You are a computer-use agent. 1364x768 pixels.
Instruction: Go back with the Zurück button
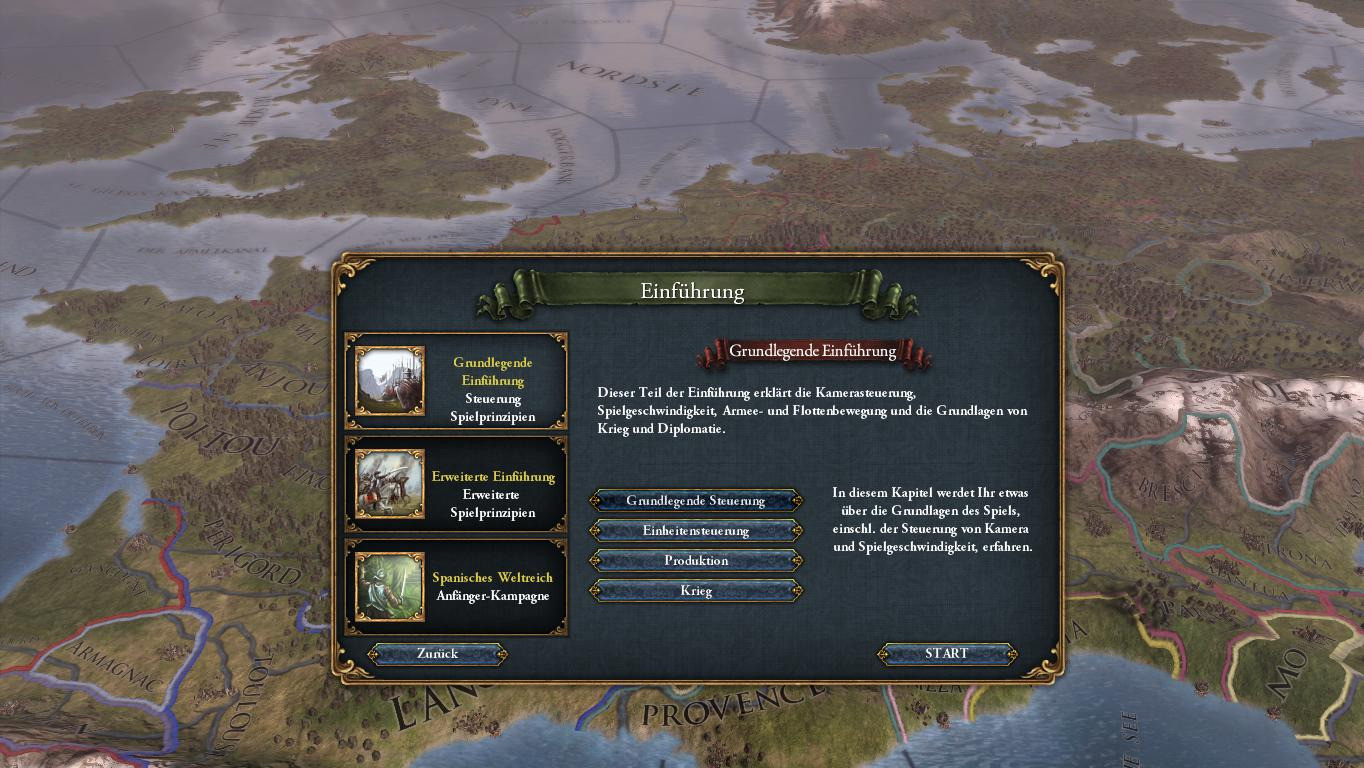coord(437,654)
